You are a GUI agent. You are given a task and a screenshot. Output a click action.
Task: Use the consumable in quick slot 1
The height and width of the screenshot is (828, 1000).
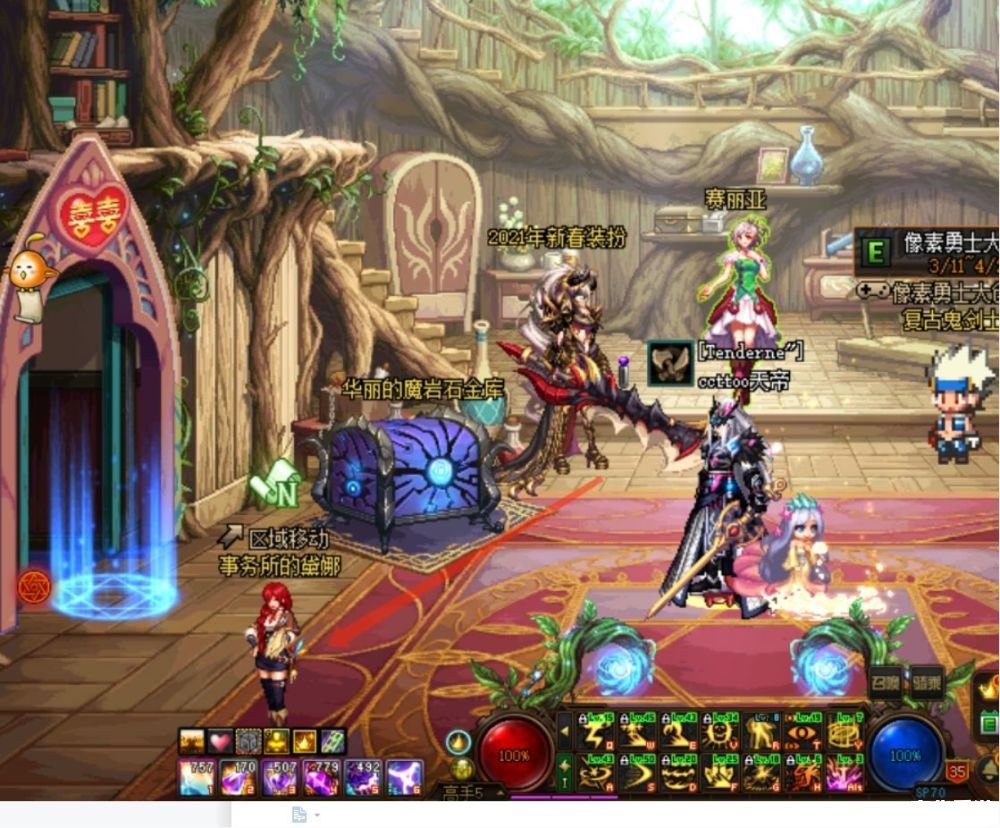tap(194, 777)
